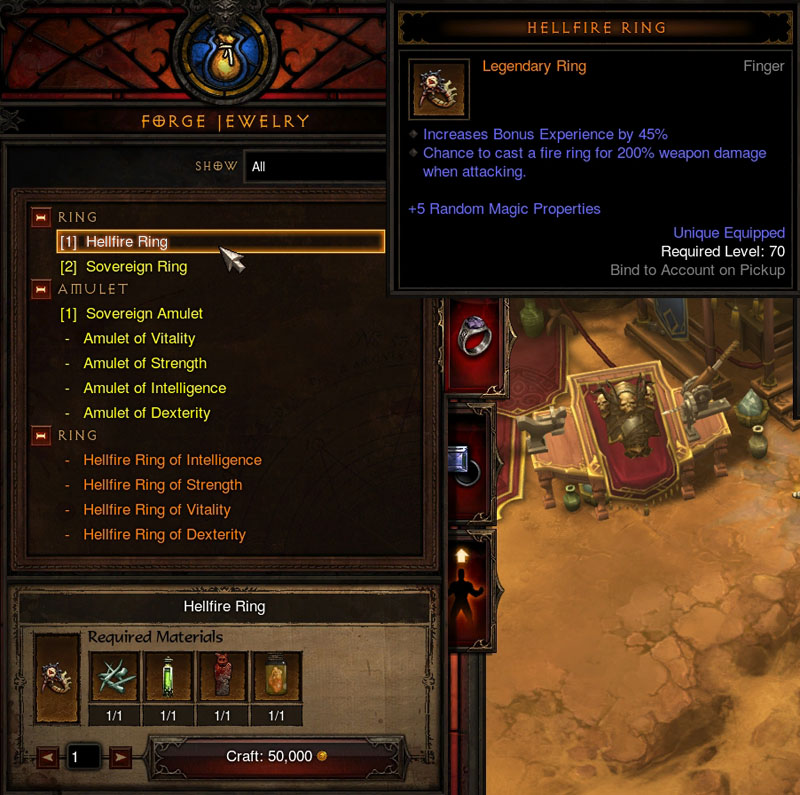Click the green vial material slot
The width and height of the screenshot is (800, 795).
click(x=168, y=678)
